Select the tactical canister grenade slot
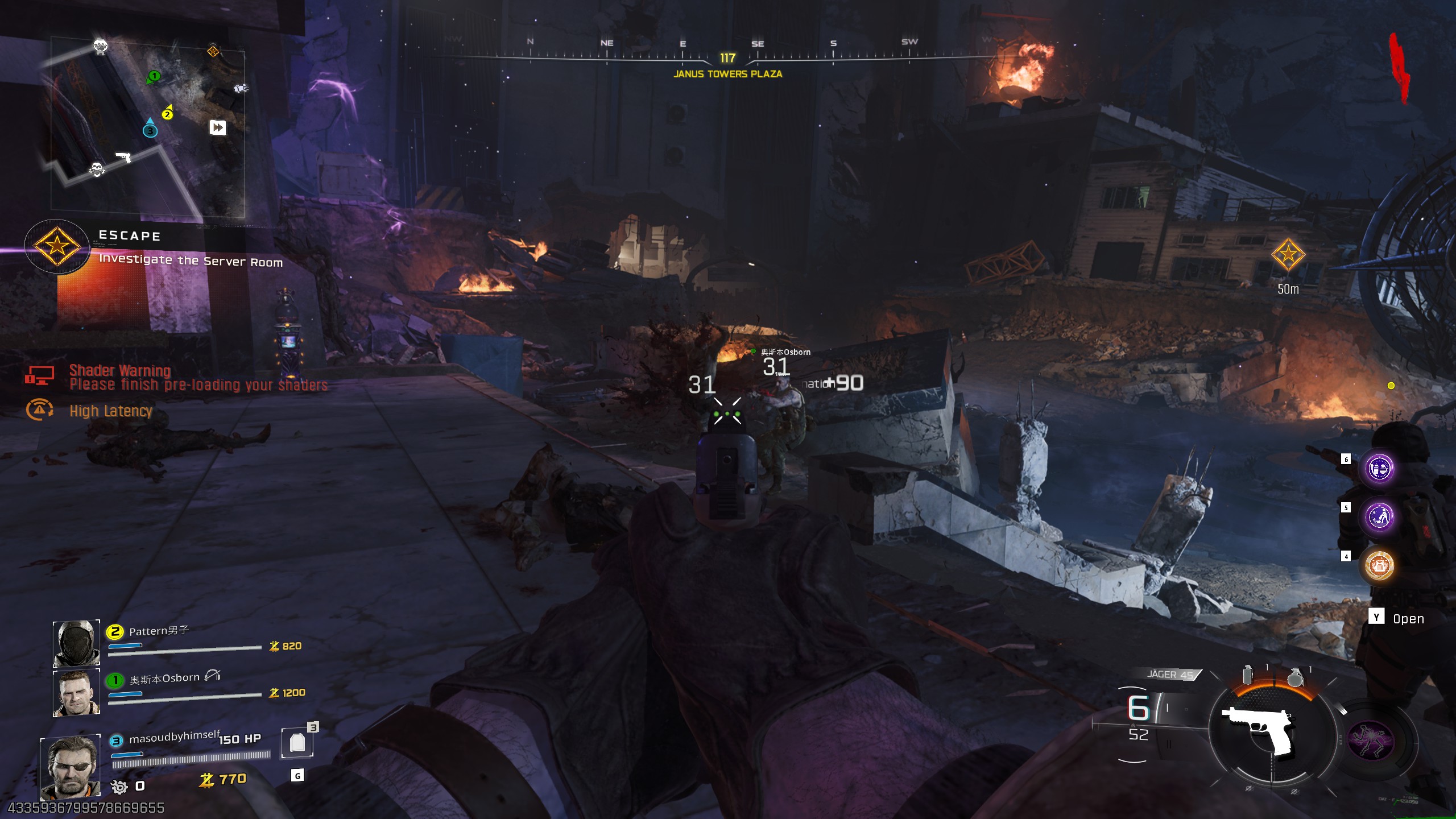 pos(1248,675)
